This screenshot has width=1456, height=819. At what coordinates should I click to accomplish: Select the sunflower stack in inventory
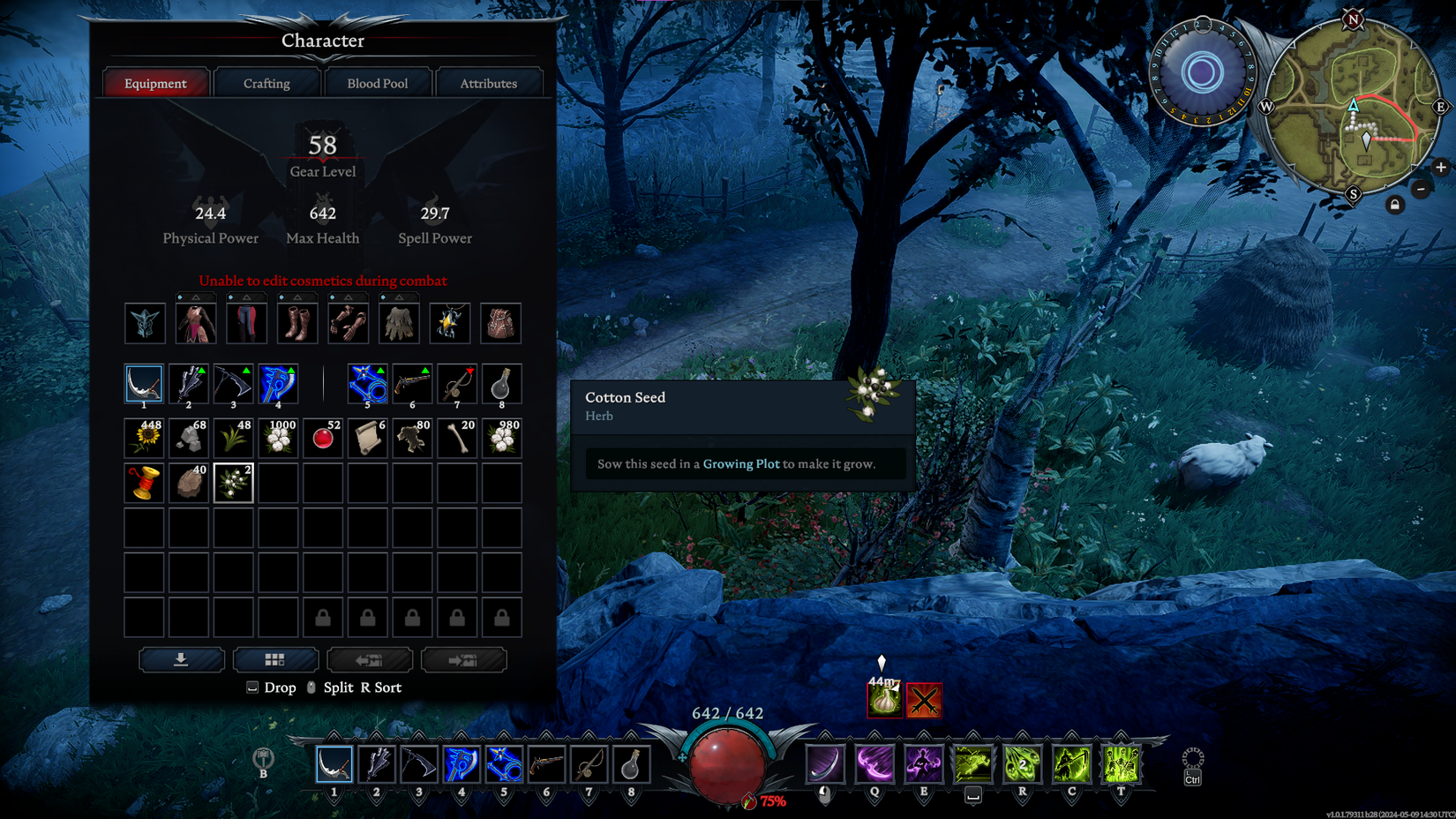pyautogui.click(x=145, y=439)
